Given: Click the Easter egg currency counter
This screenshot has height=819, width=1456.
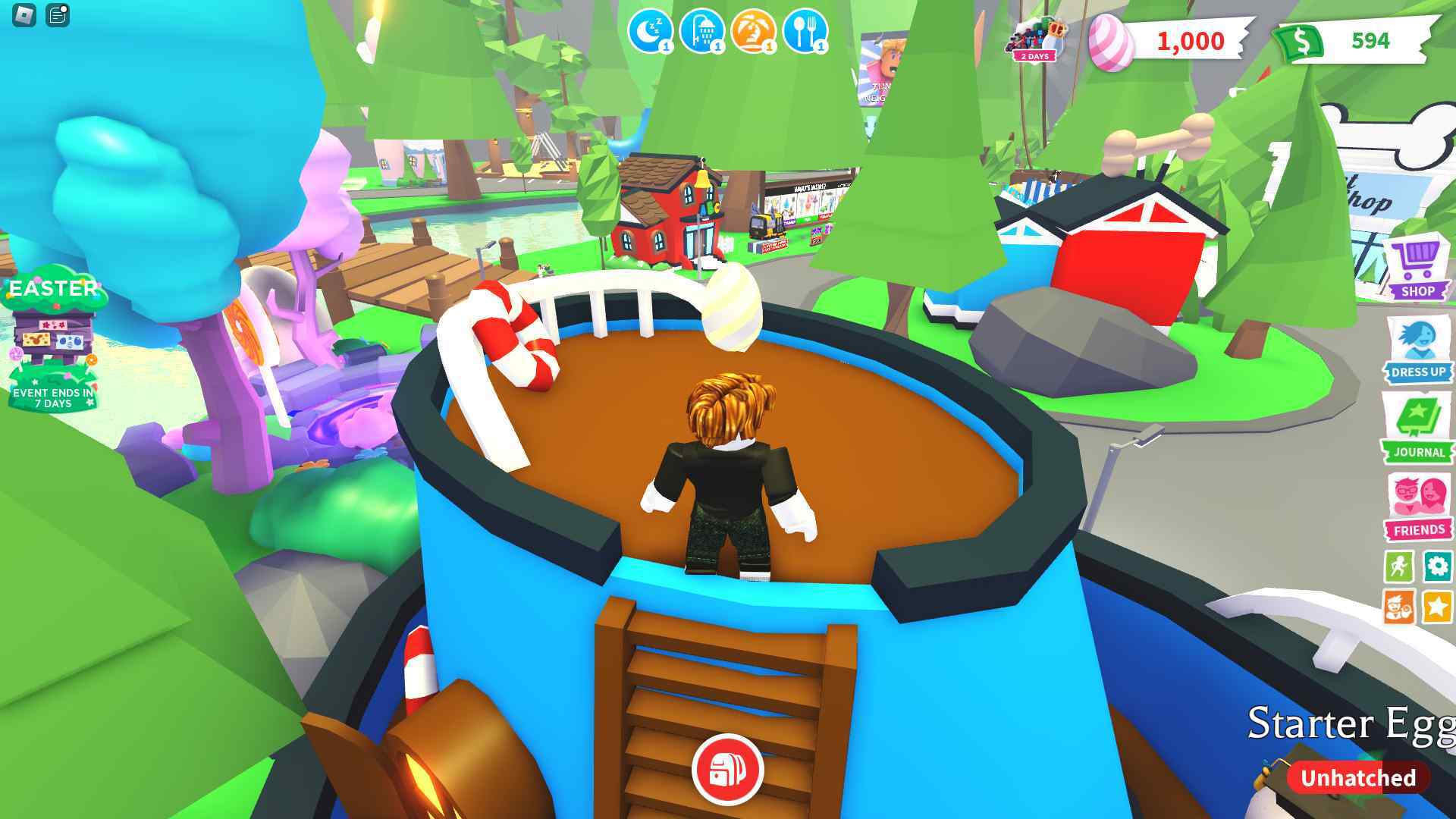Looking at the screenshot, I should point(1168,41).
